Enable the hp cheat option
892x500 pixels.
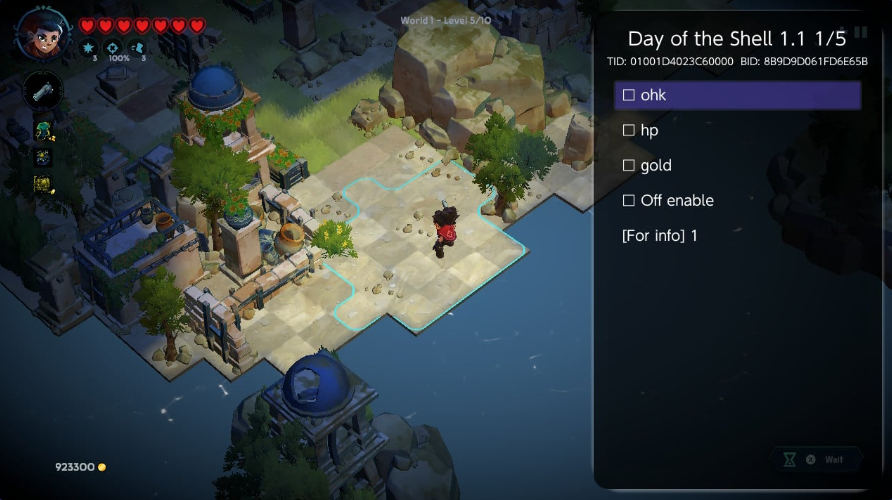tap(629, 130)
